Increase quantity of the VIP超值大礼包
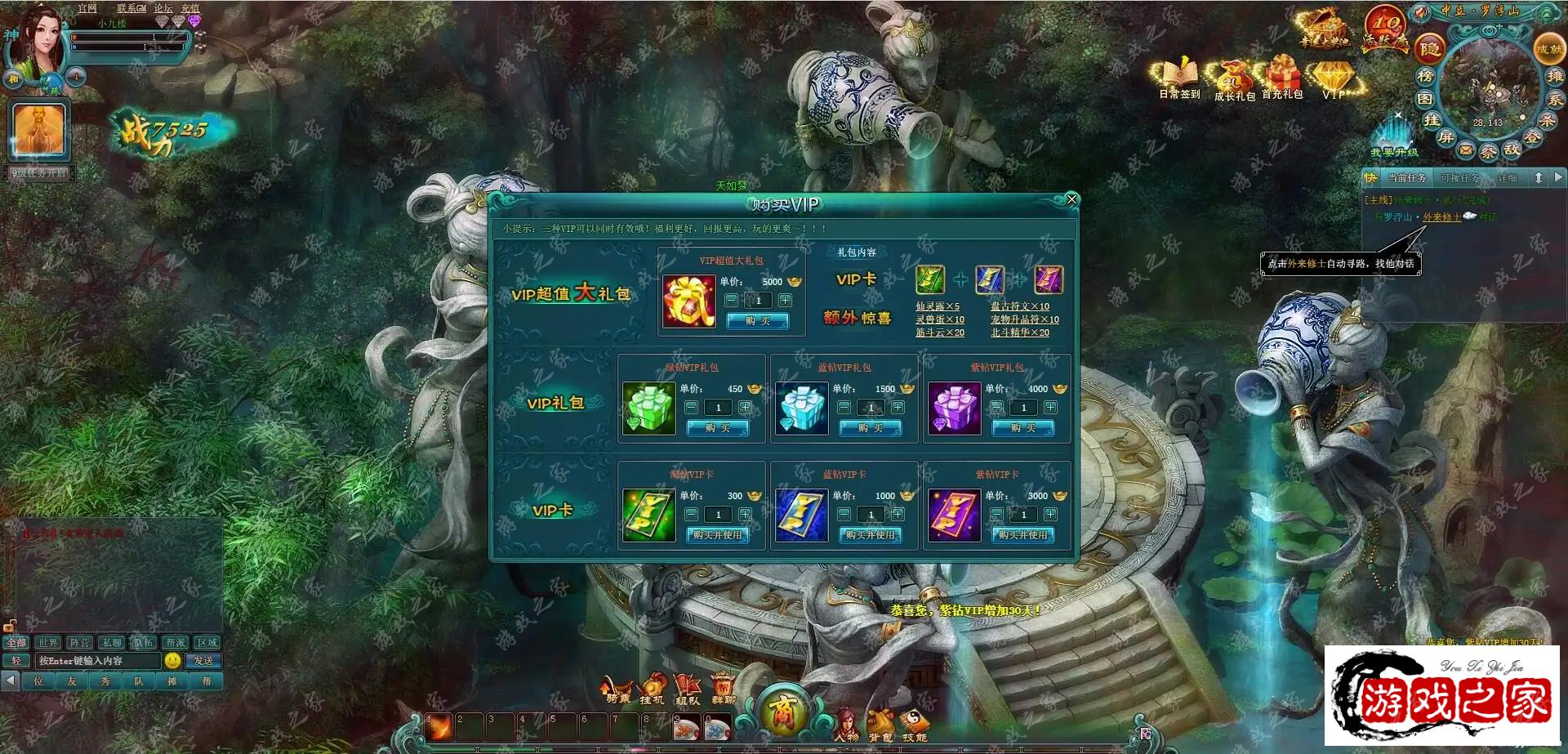 click(785, 301)
